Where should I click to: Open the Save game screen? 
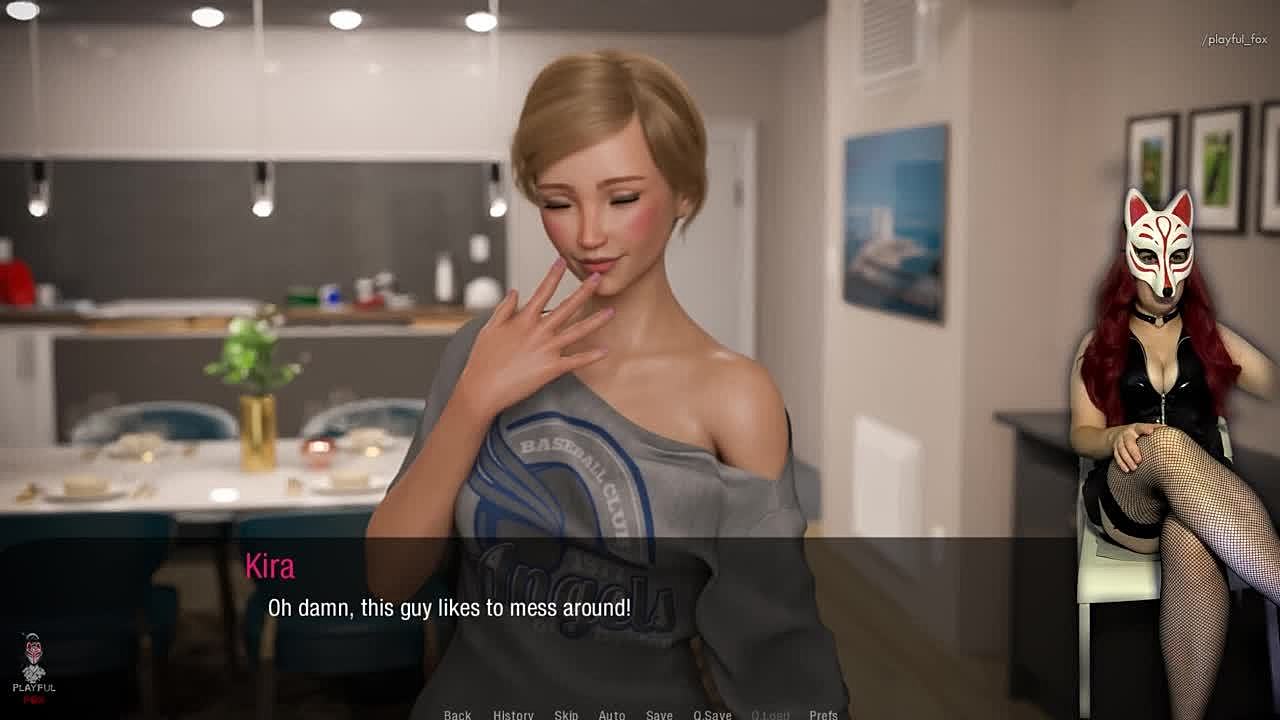(659, 714)
